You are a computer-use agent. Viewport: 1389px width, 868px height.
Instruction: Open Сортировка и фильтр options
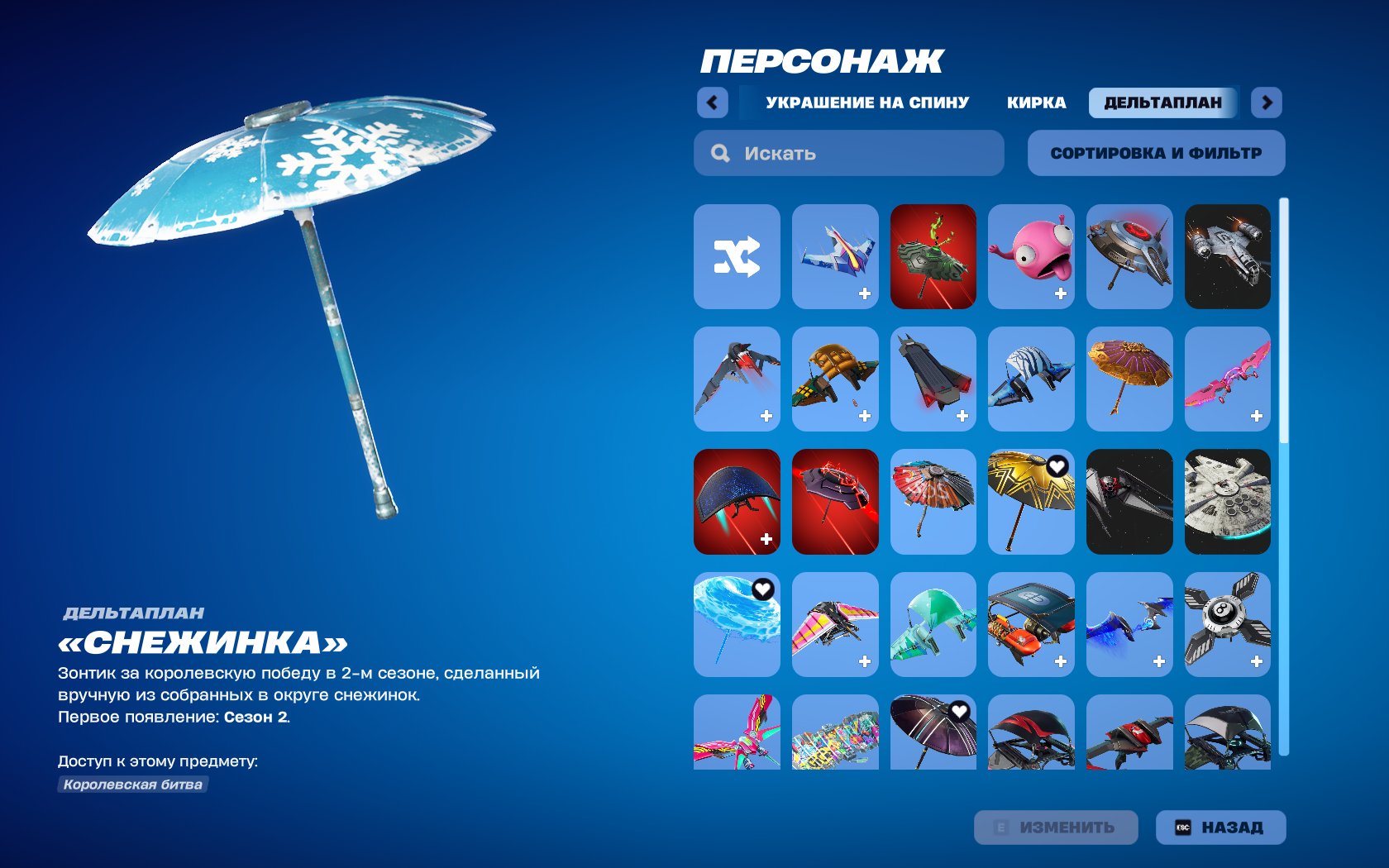click(1155, 152)
